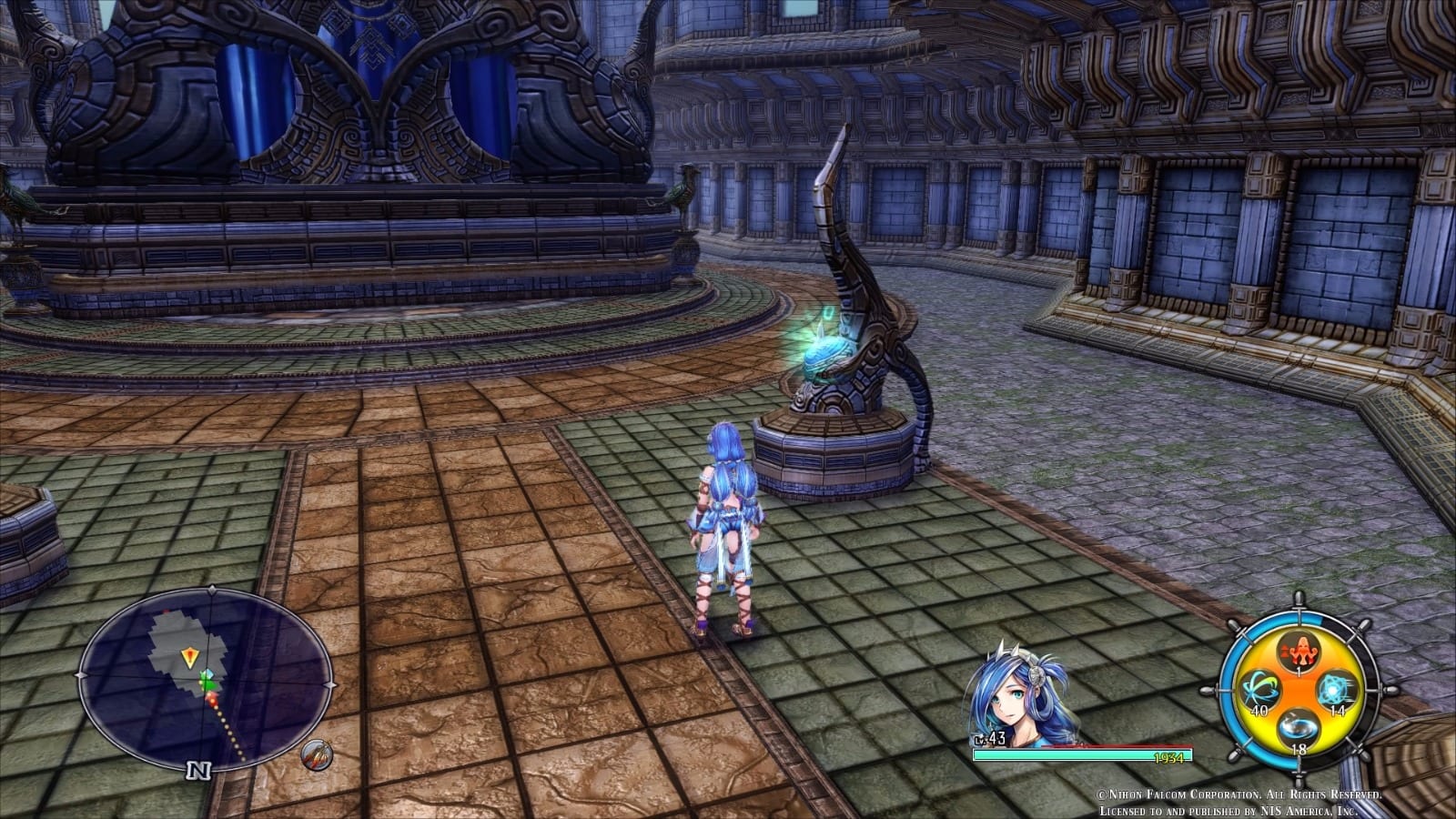This screenshot has width=1456, height=819.
Task: Click the glowing crystal on the serpent pedestal
Action: [824, 350]
